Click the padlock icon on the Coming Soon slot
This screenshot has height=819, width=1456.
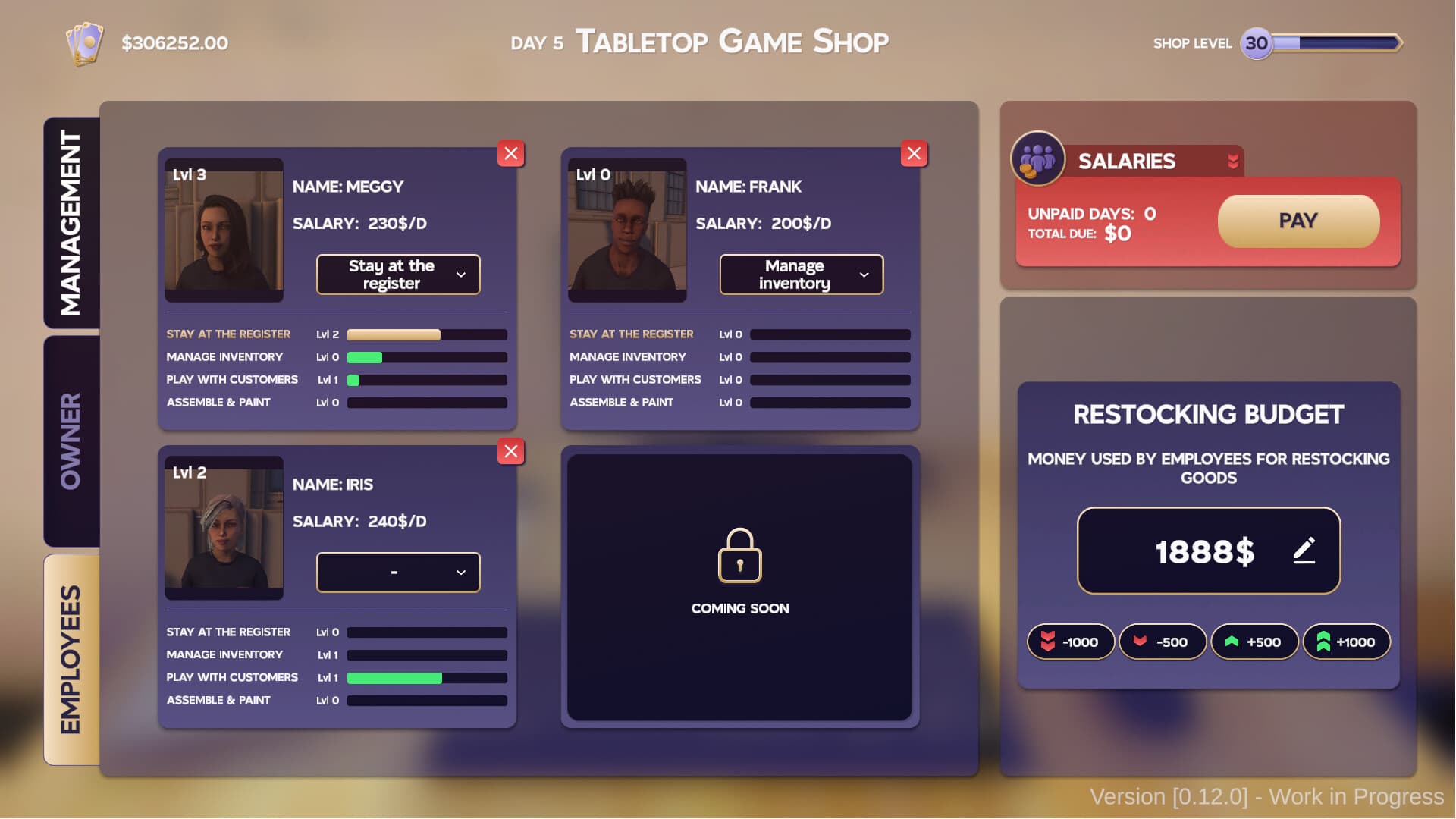740,556
